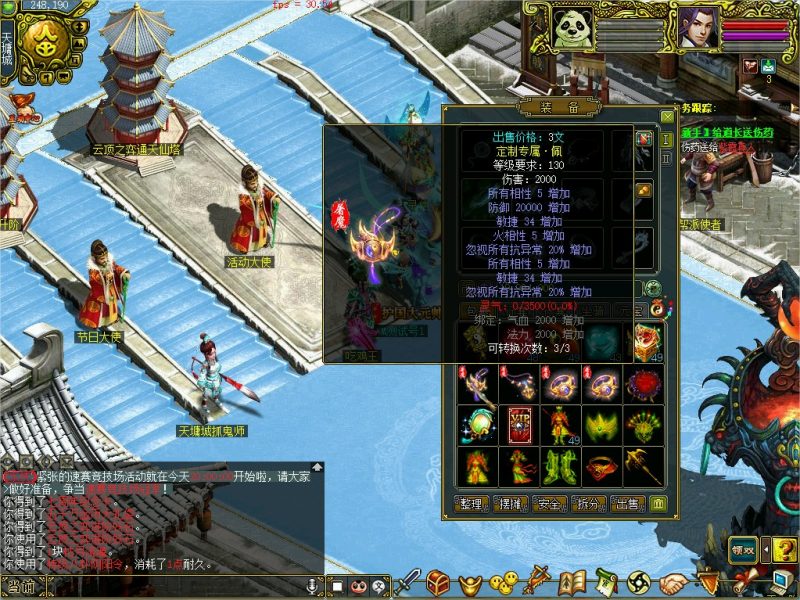
Task: Open the purple-haired character portrait
Action: click(699, 27)
